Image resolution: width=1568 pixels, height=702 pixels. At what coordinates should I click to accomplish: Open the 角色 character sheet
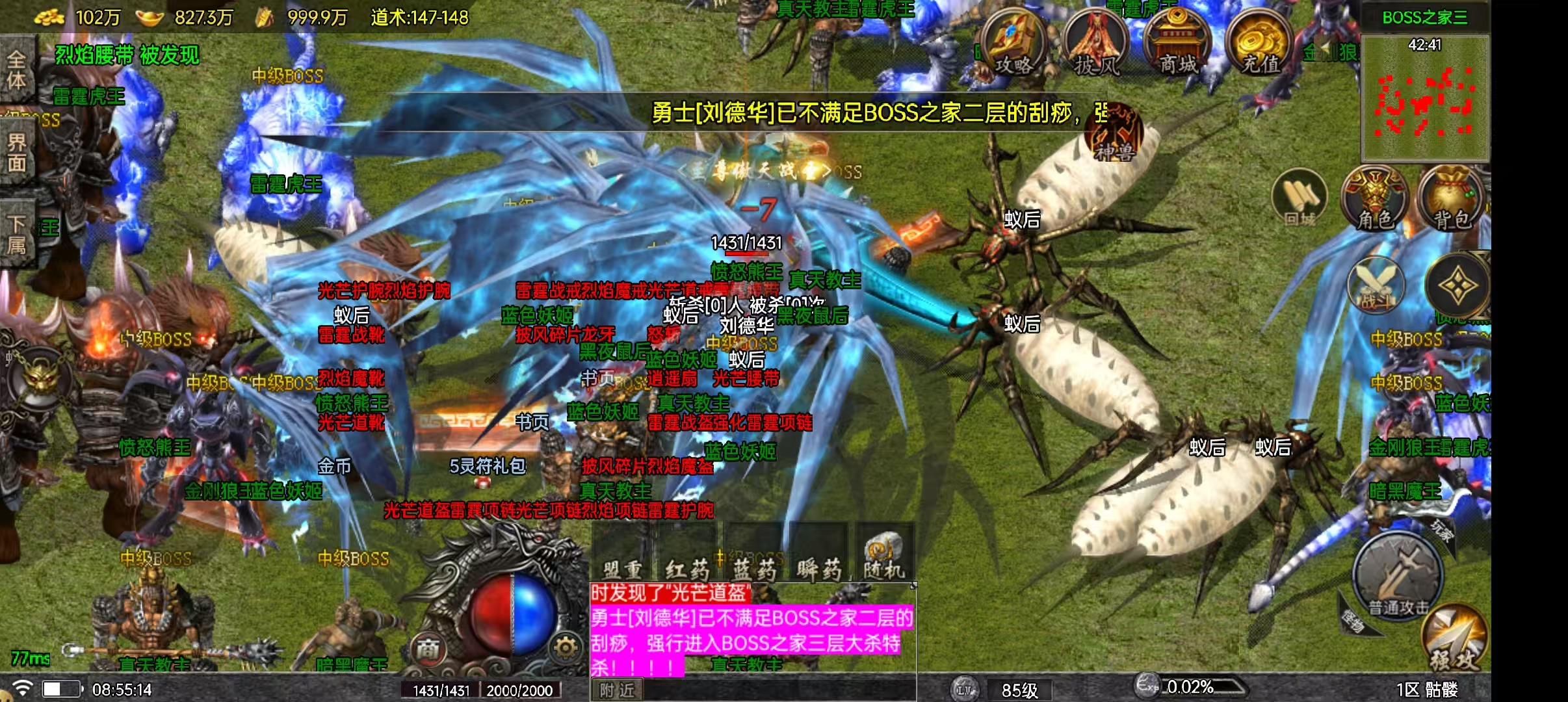(1374, 198)
